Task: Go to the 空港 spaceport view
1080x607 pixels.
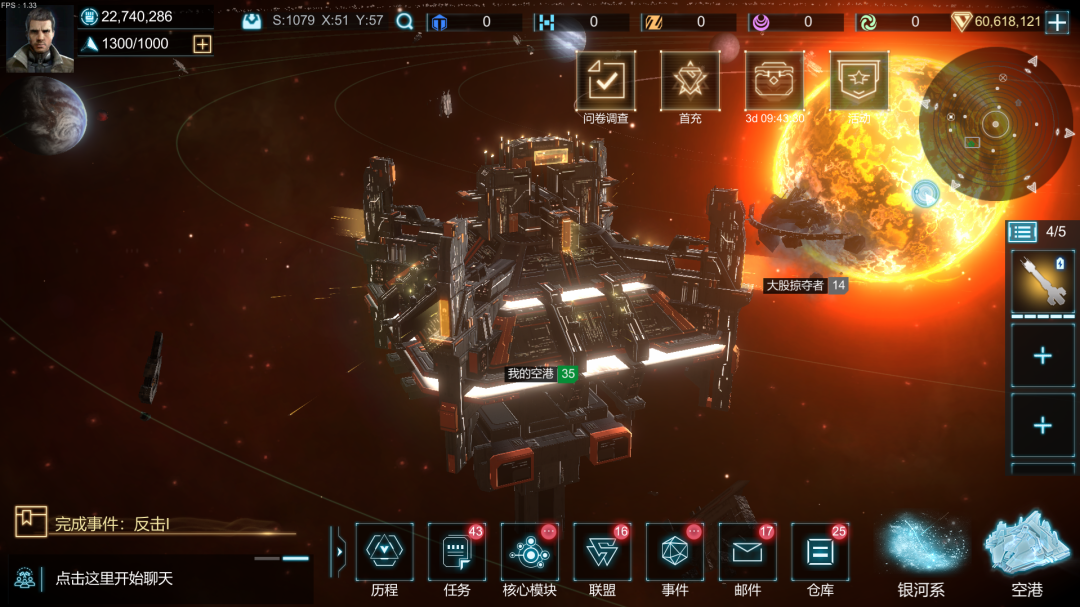Action: pos(1027,555)
